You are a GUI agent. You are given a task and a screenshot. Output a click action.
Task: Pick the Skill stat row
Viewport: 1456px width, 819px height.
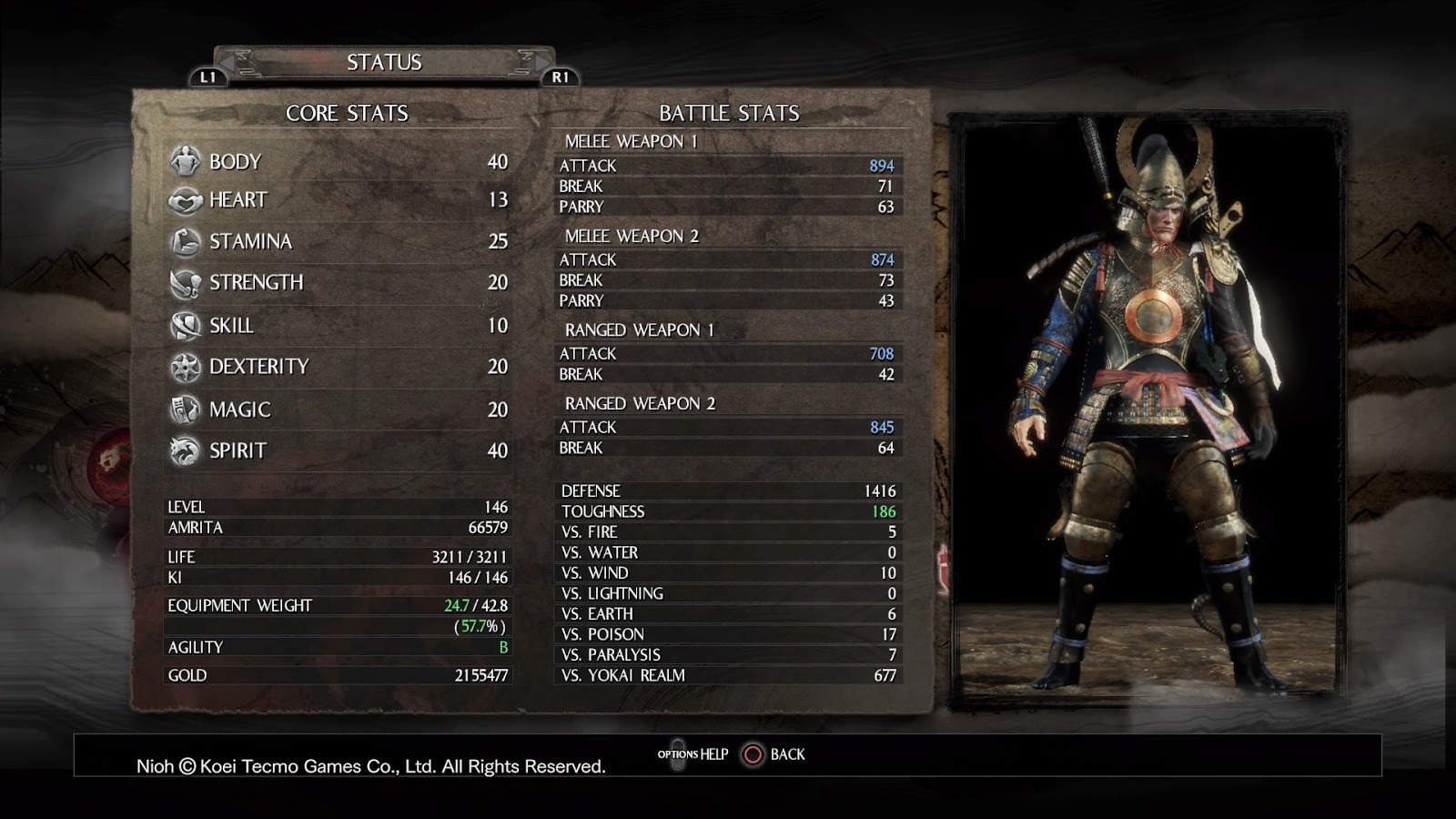tap(338, 326)
